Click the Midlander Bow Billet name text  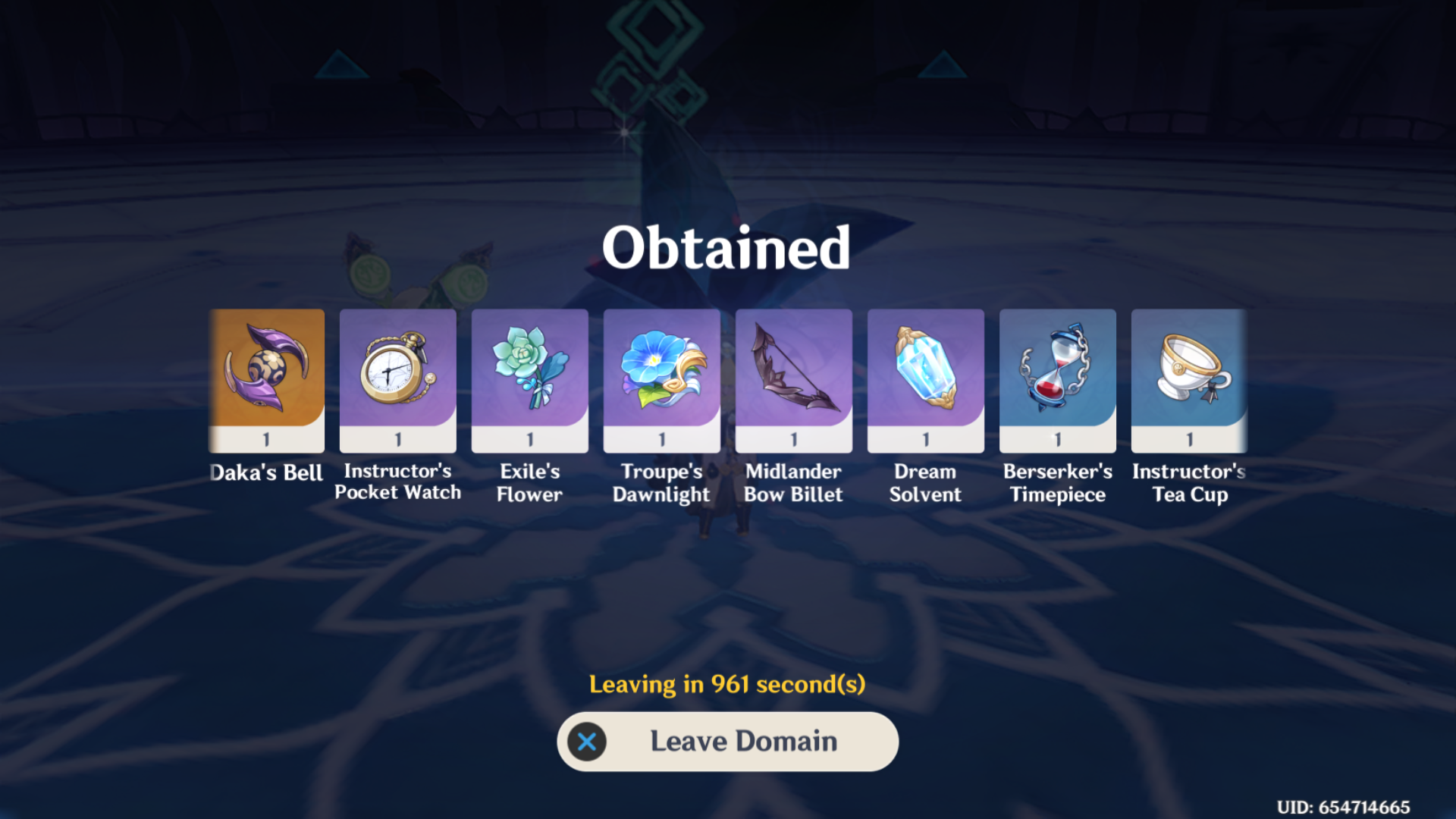click(x=793, y=483)
